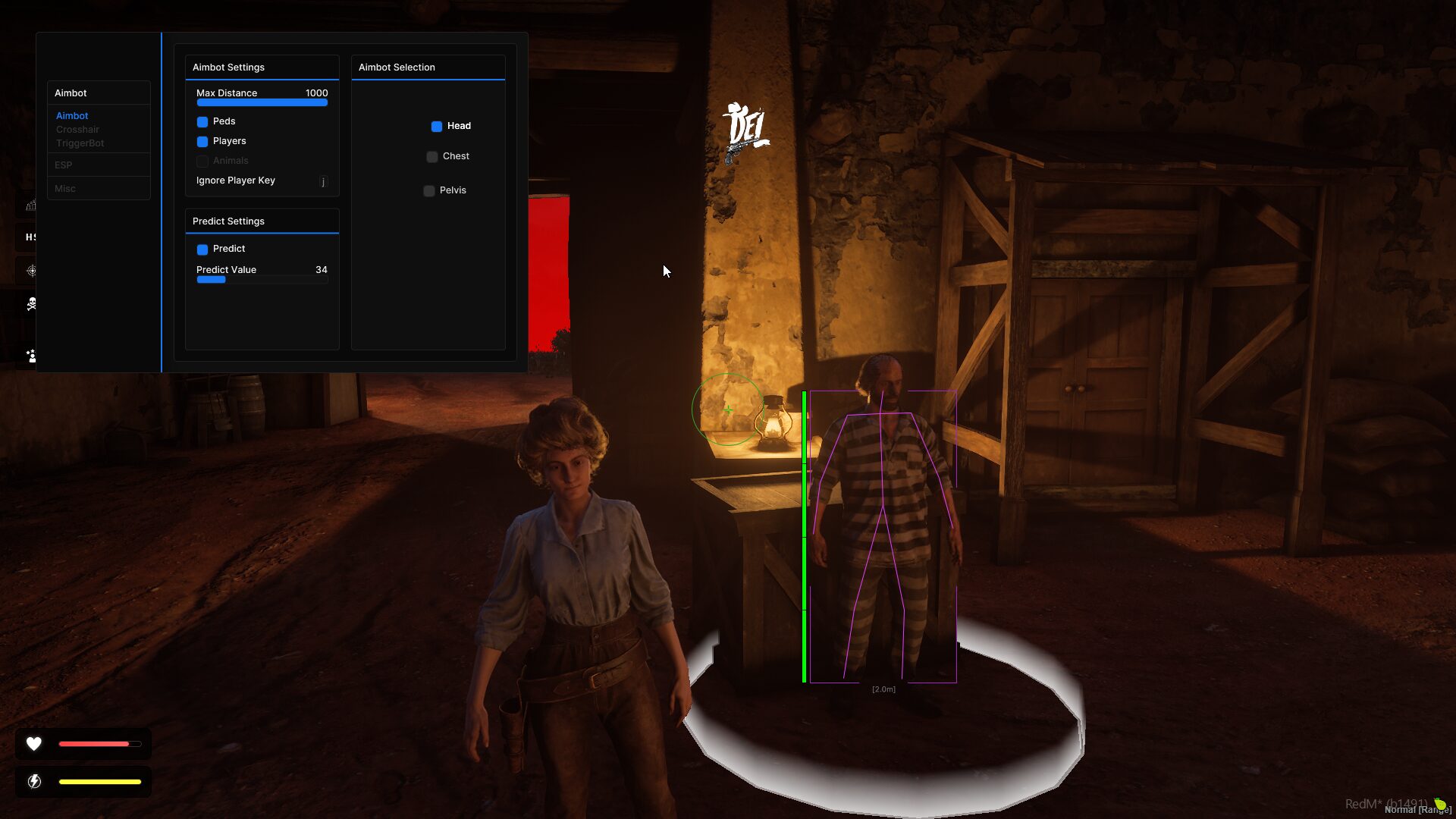Switch to the ESP category
The width and height of the screenshot is (1456, 819).
click(64, 165)
